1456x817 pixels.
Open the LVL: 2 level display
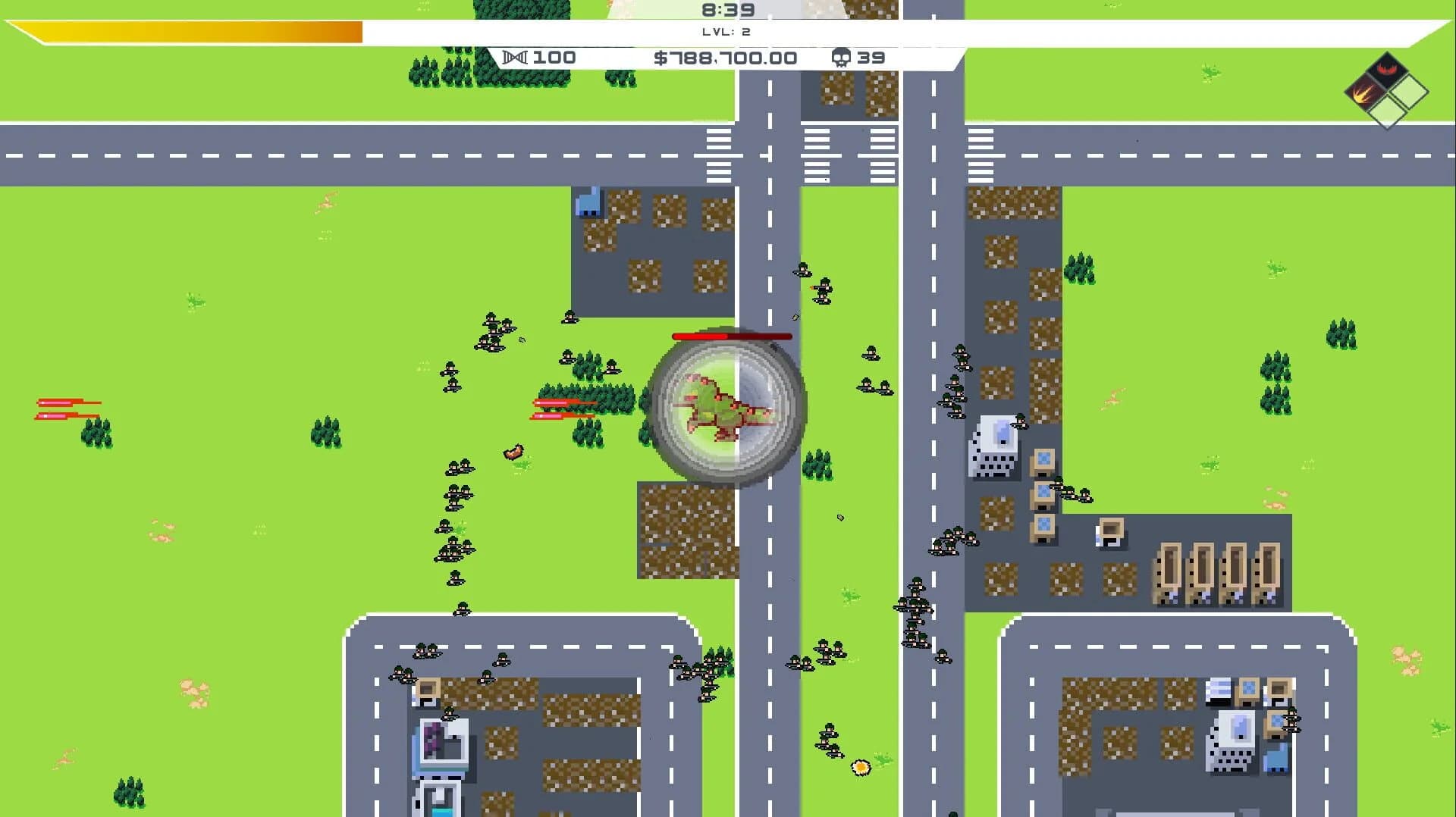click(726, 32)
